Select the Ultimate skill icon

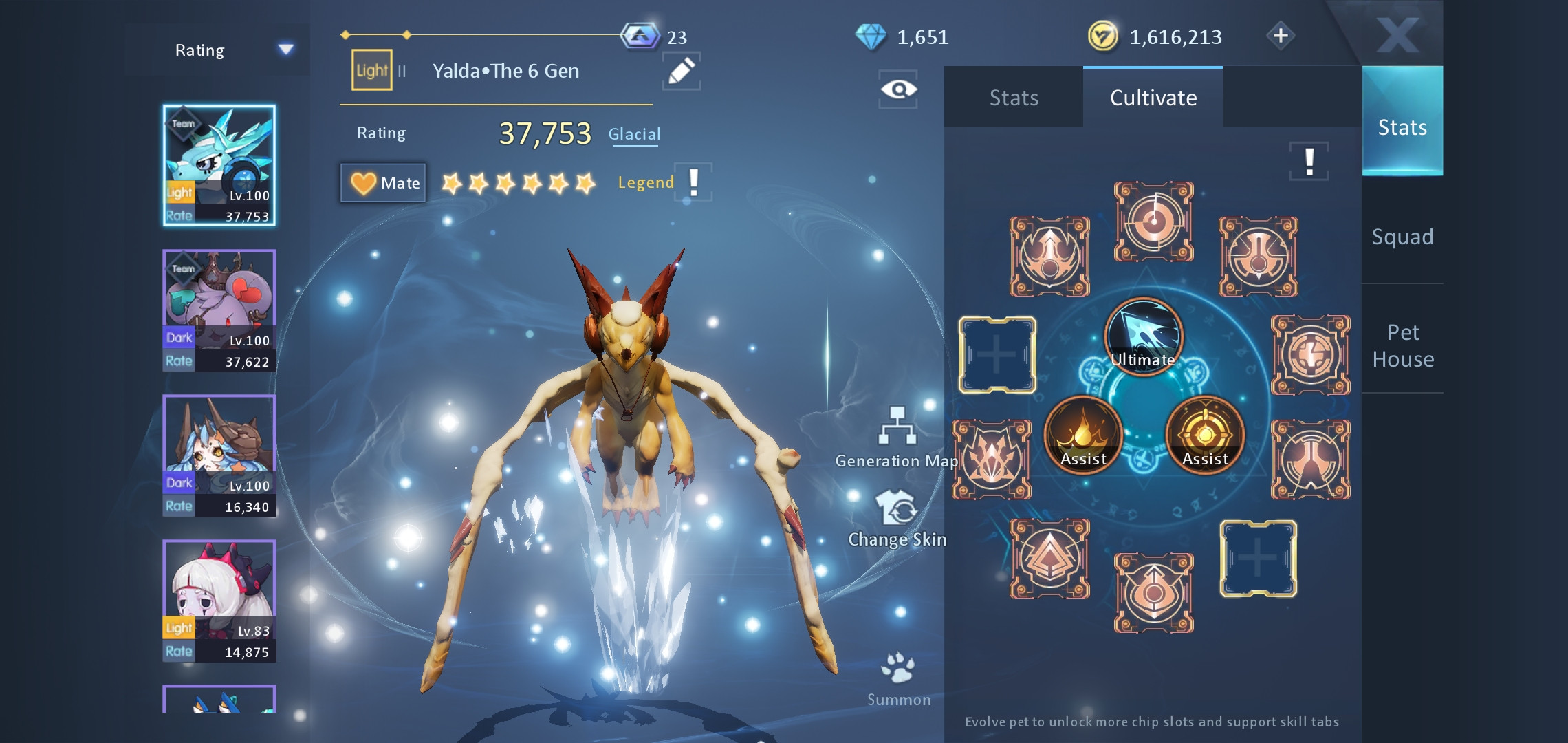pos(1143,337)
